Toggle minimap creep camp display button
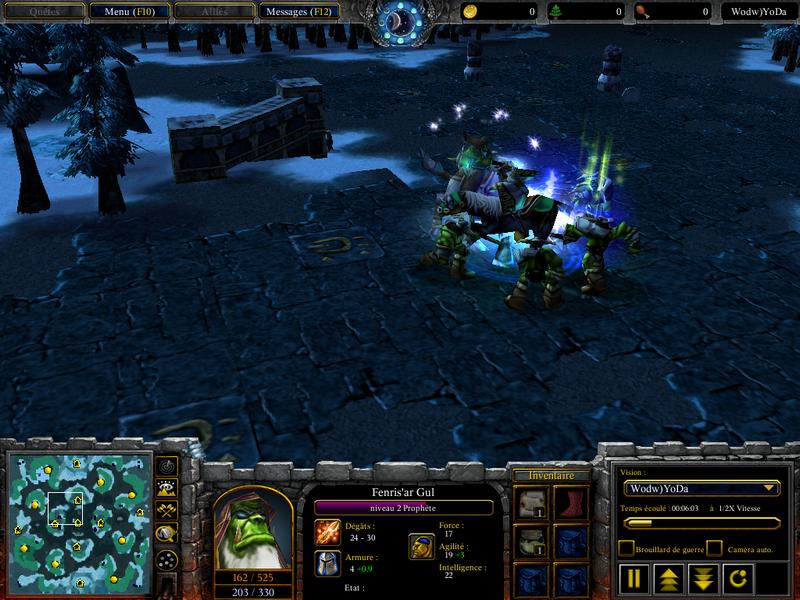 (167, 533)
